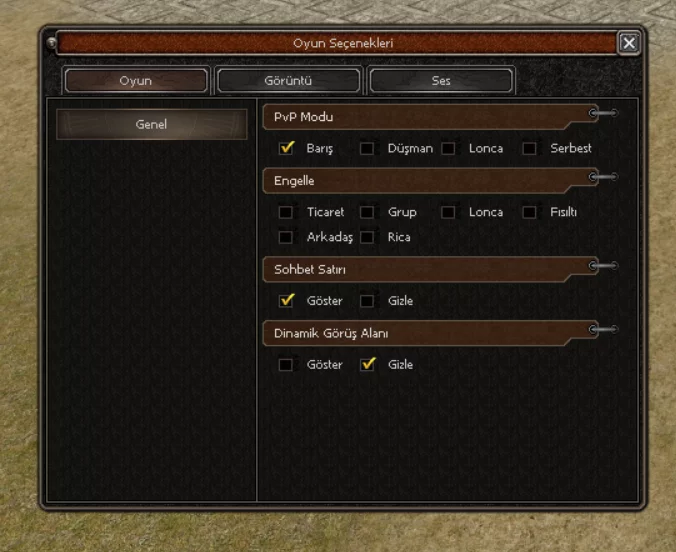Tick the Rica block checkbox
The width and height of the screenshot is (676, 552).
click(x=367, y=237)
